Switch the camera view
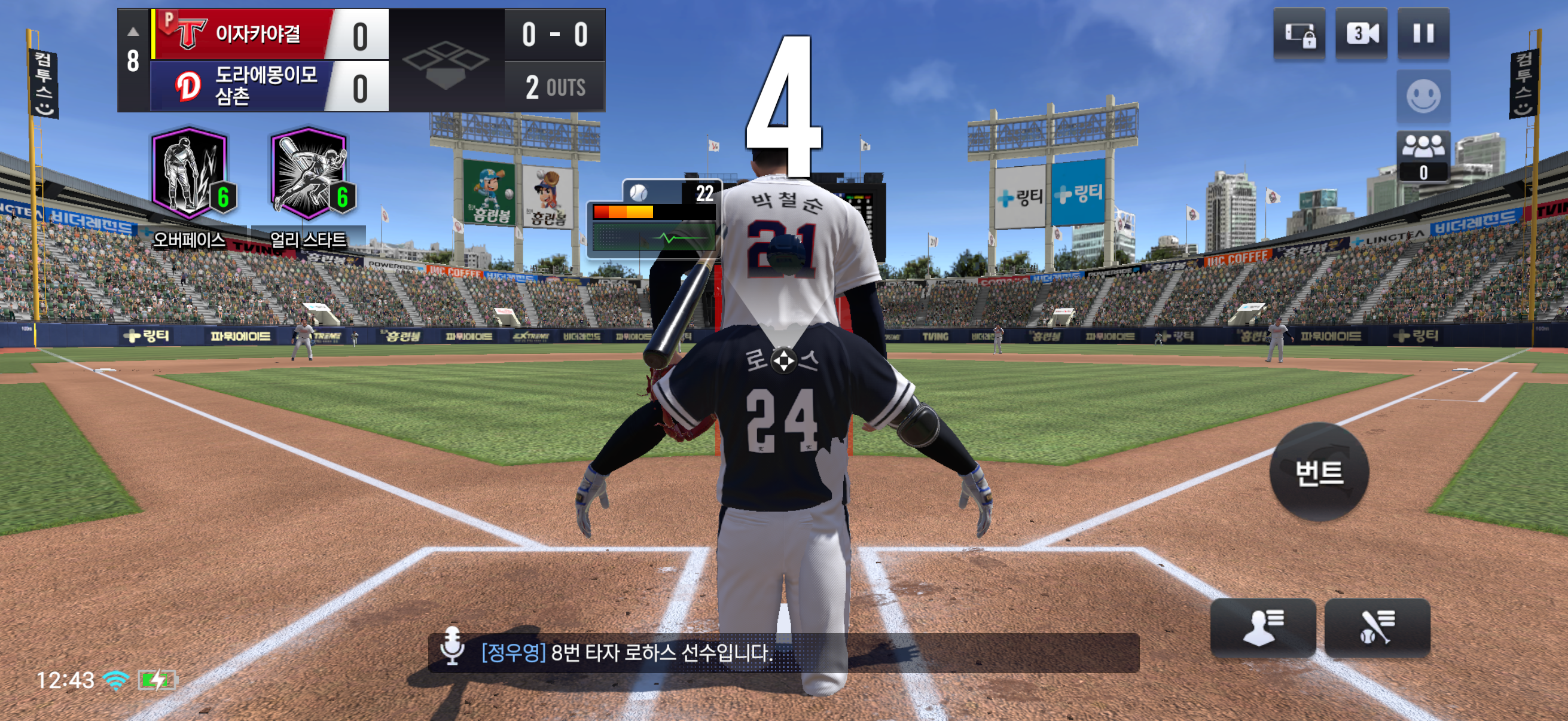The image size is (1568, 721). 1361,33
